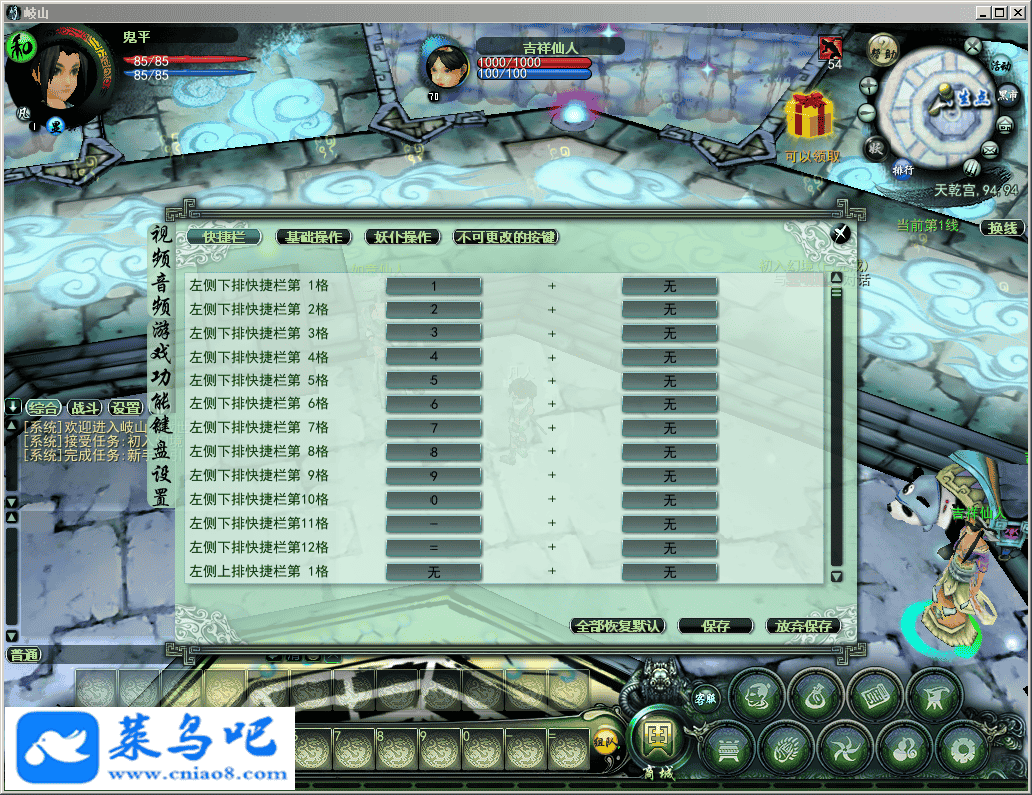Viewport: 1032px width, 795px height.
Task: Open the 妖仆操作 keybinding tab
Action: (x=402, y=237)
